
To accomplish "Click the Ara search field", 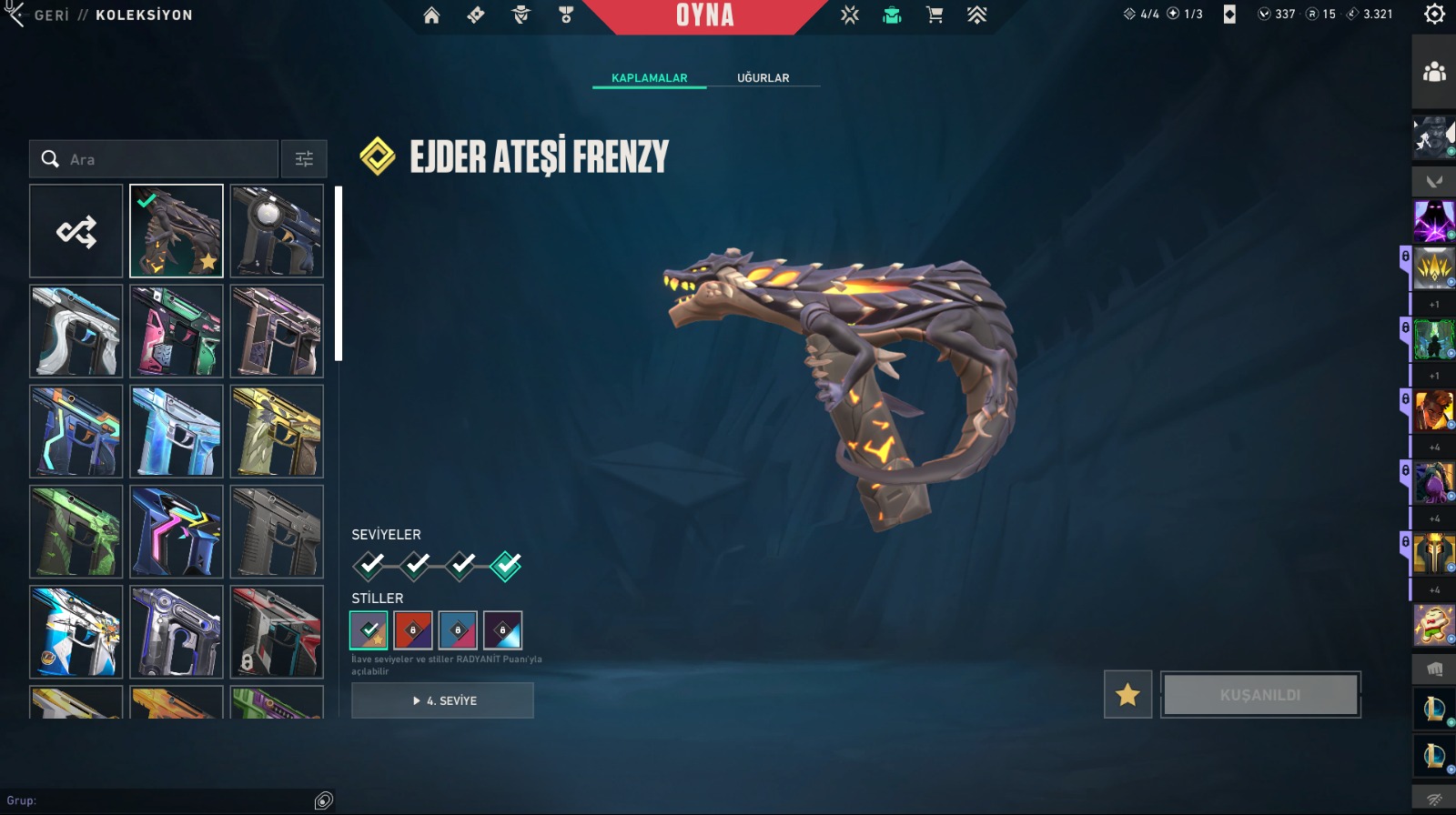I will [x=164, y=159].
